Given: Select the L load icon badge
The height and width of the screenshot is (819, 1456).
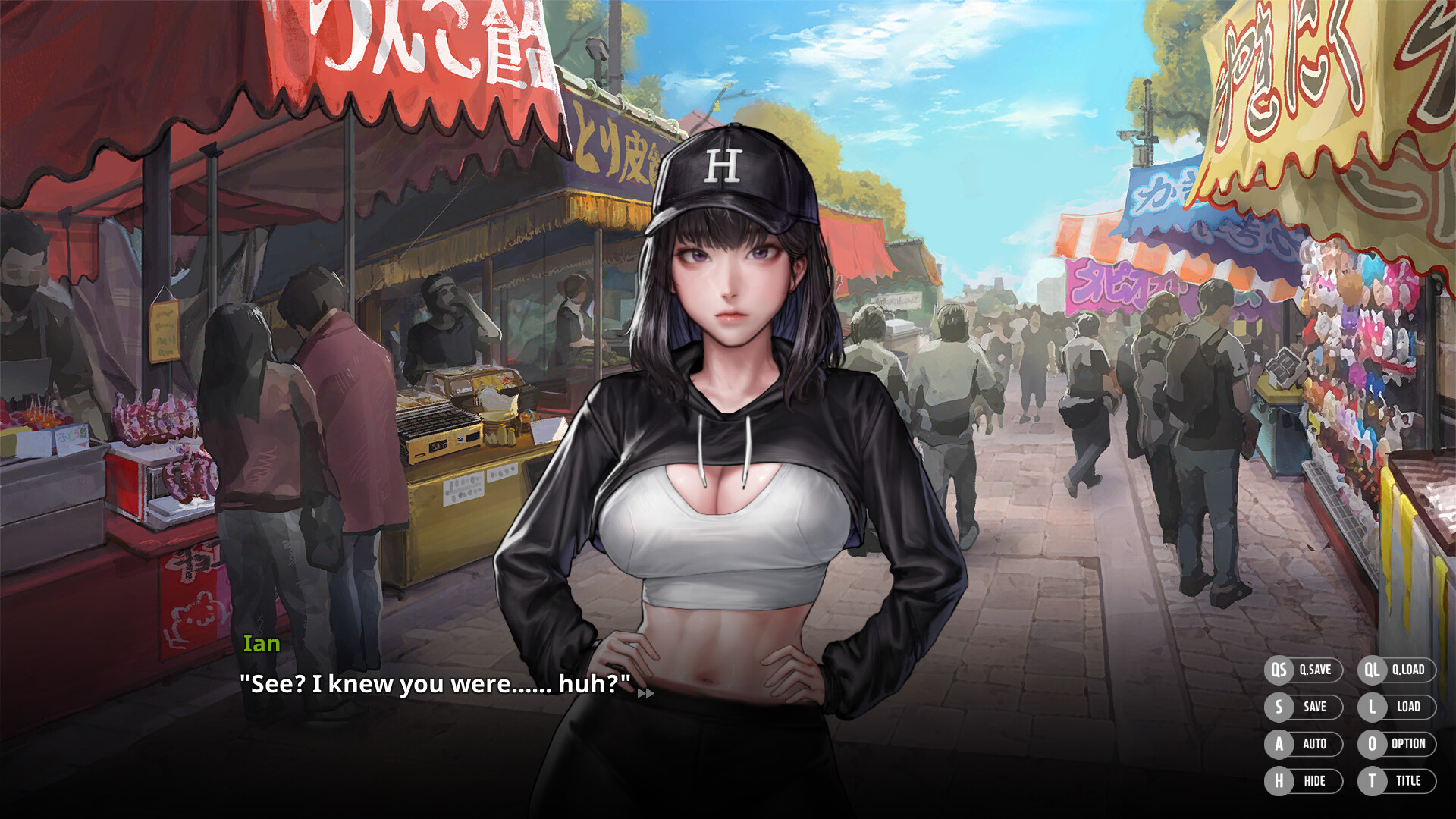Looking at the screenshot, I should [x=1374, y=707].
